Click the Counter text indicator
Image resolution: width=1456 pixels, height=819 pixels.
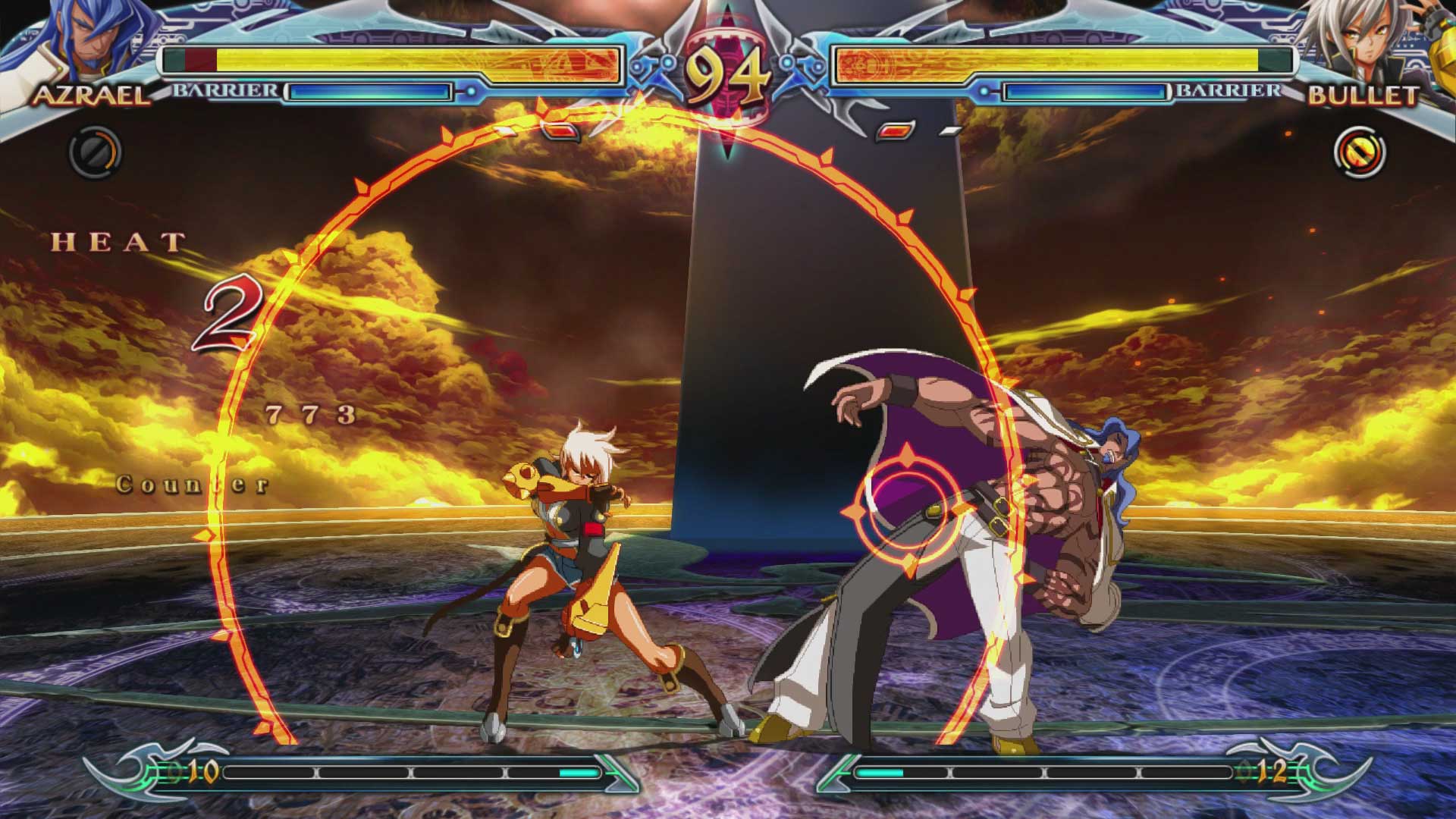(192, 482)
